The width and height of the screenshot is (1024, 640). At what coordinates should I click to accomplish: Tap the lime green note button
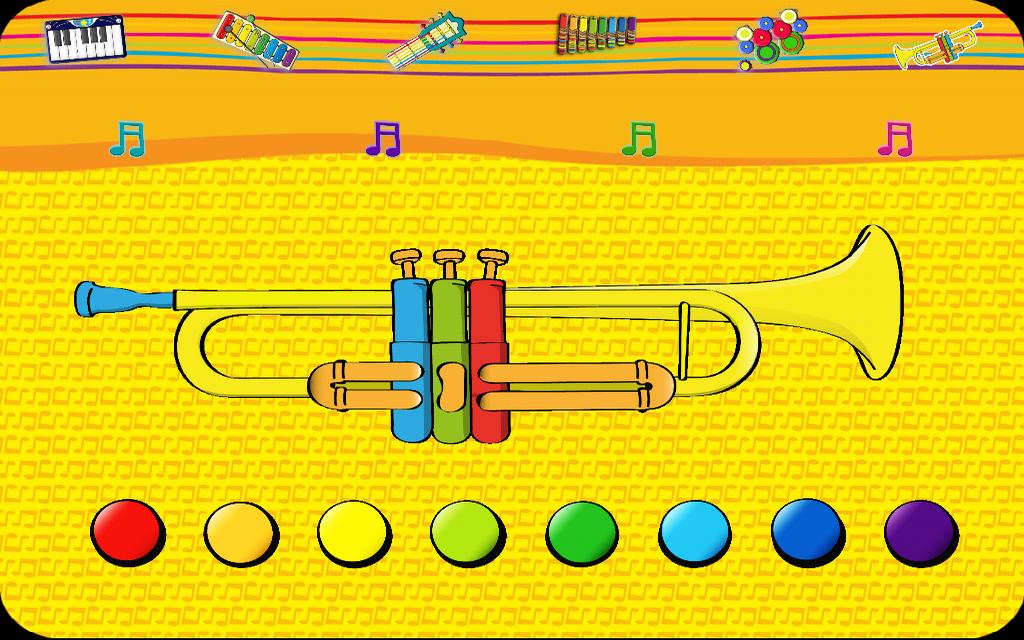(467, 530)
